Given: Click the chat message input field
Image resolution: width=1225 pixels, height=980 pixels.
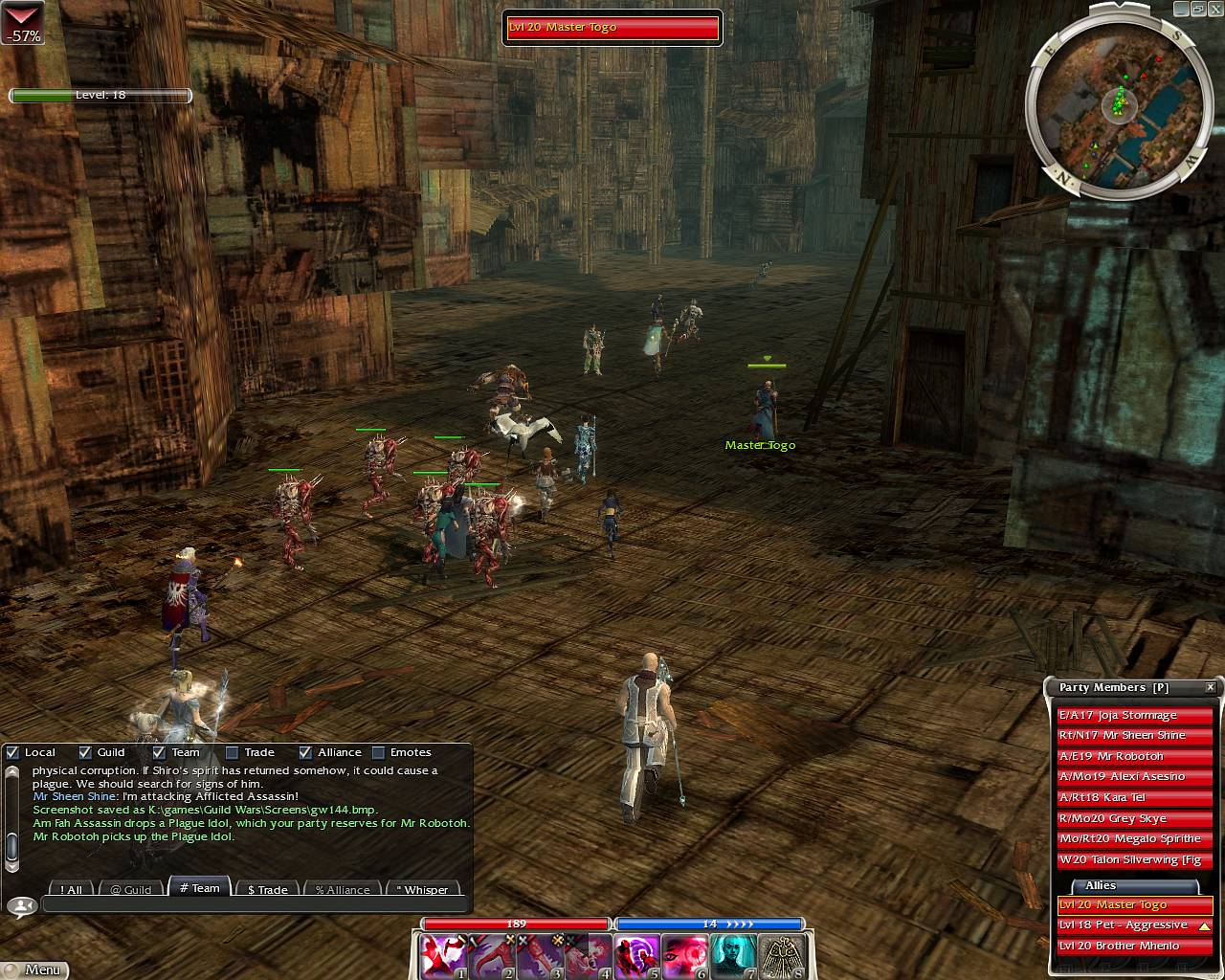Looking at the screenshot, I should 254,904.
